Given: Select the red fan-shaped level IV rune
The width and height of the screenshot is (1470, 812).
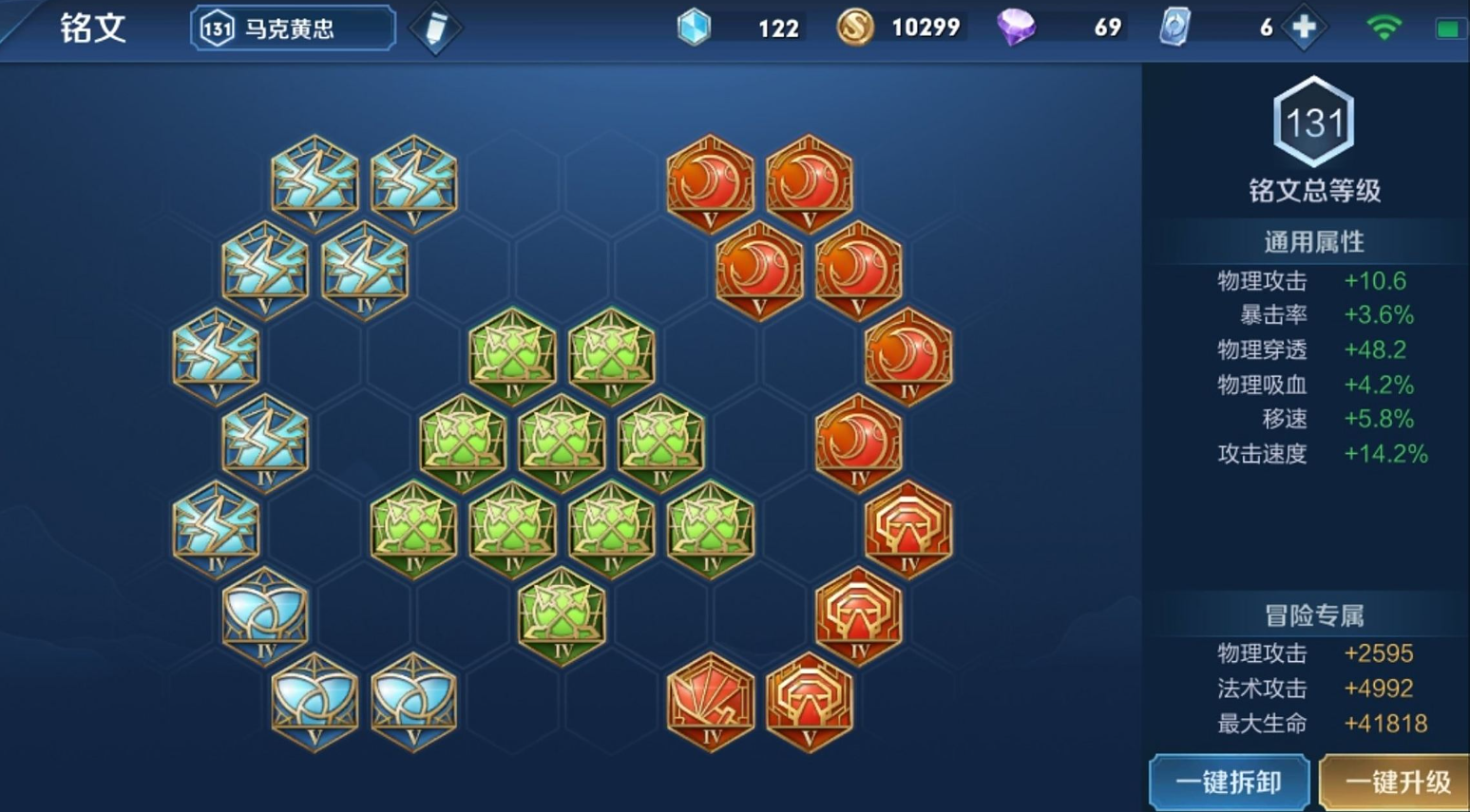Looking at the screenshot, I should (711, 701).
